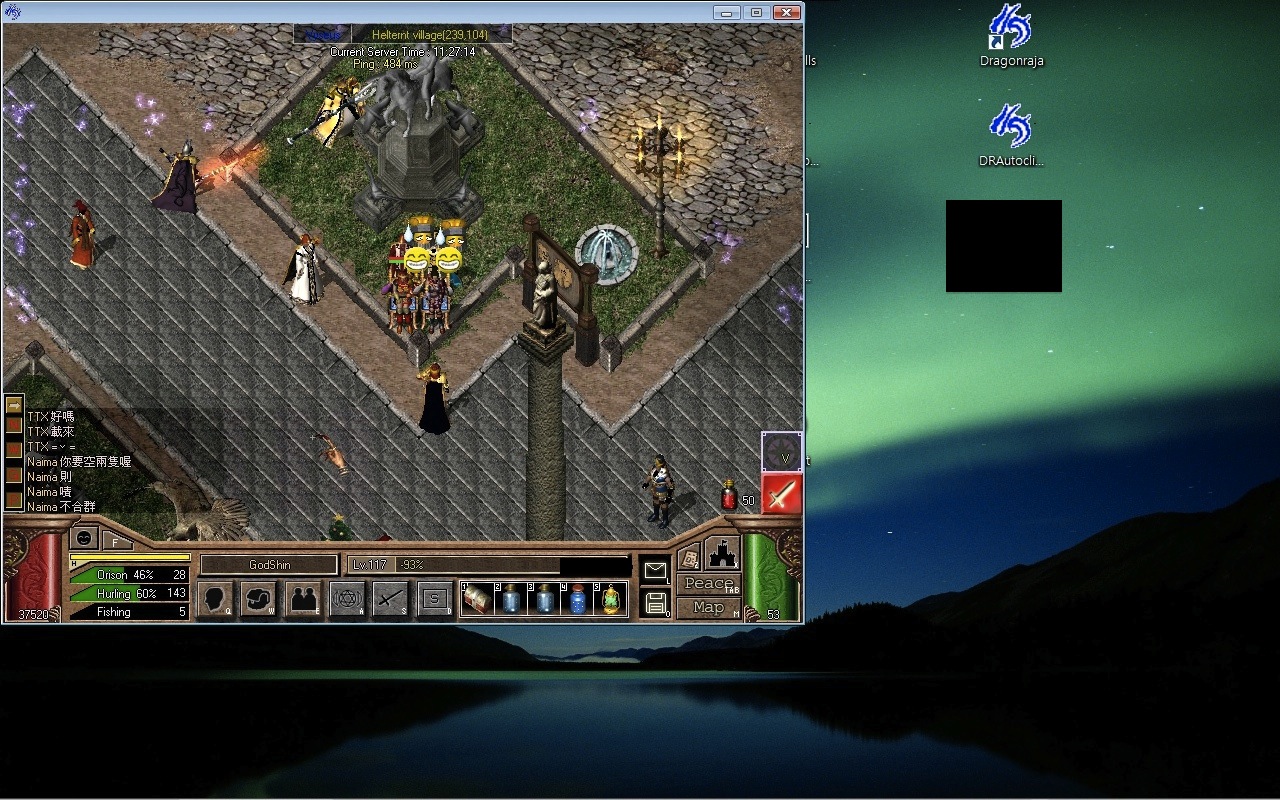Toggle the Peace mode button
Viewport: 1280px width, 800px height.
click(708, 584)
